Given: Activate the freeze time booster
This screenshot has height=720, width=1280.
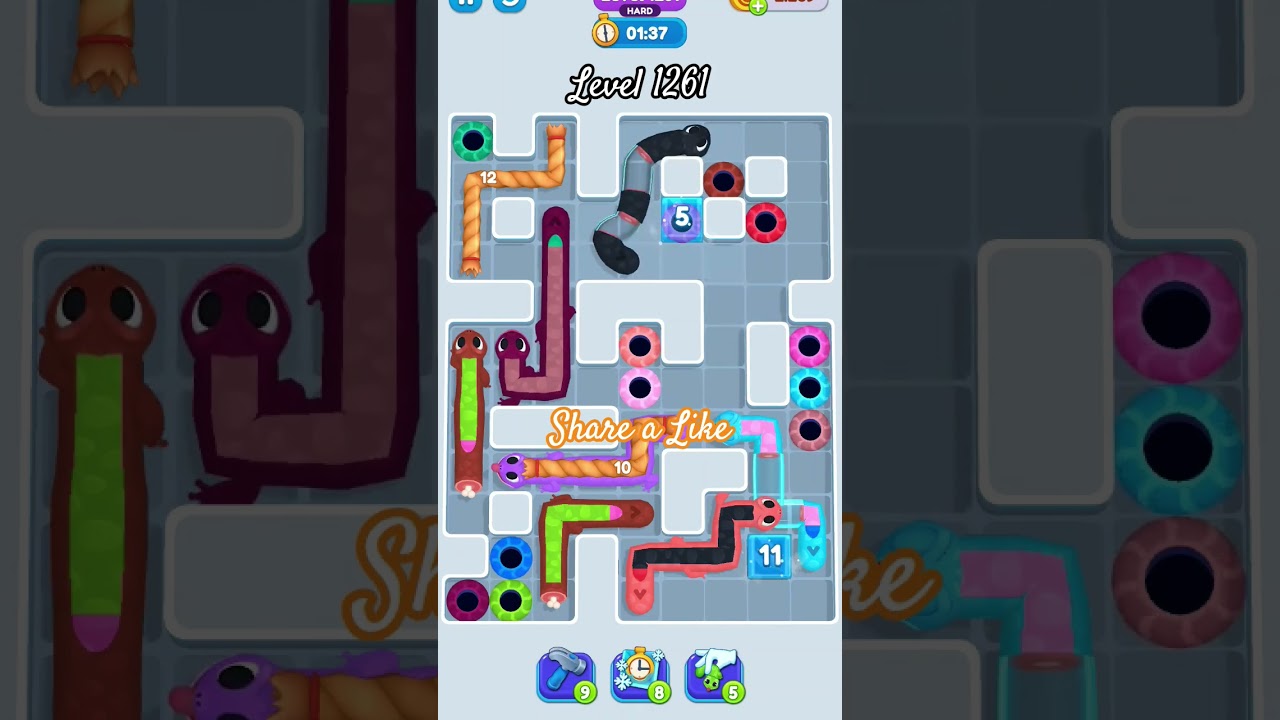Looking at the screenshot, I should (640, 675).
